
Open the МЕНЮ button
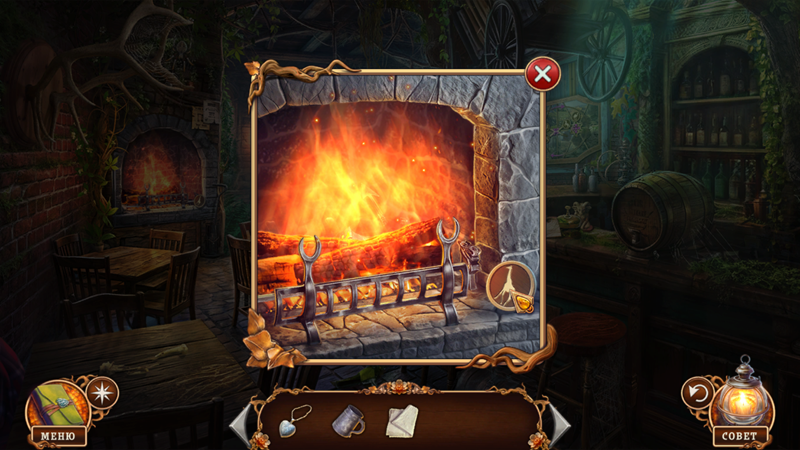[58, 436]
